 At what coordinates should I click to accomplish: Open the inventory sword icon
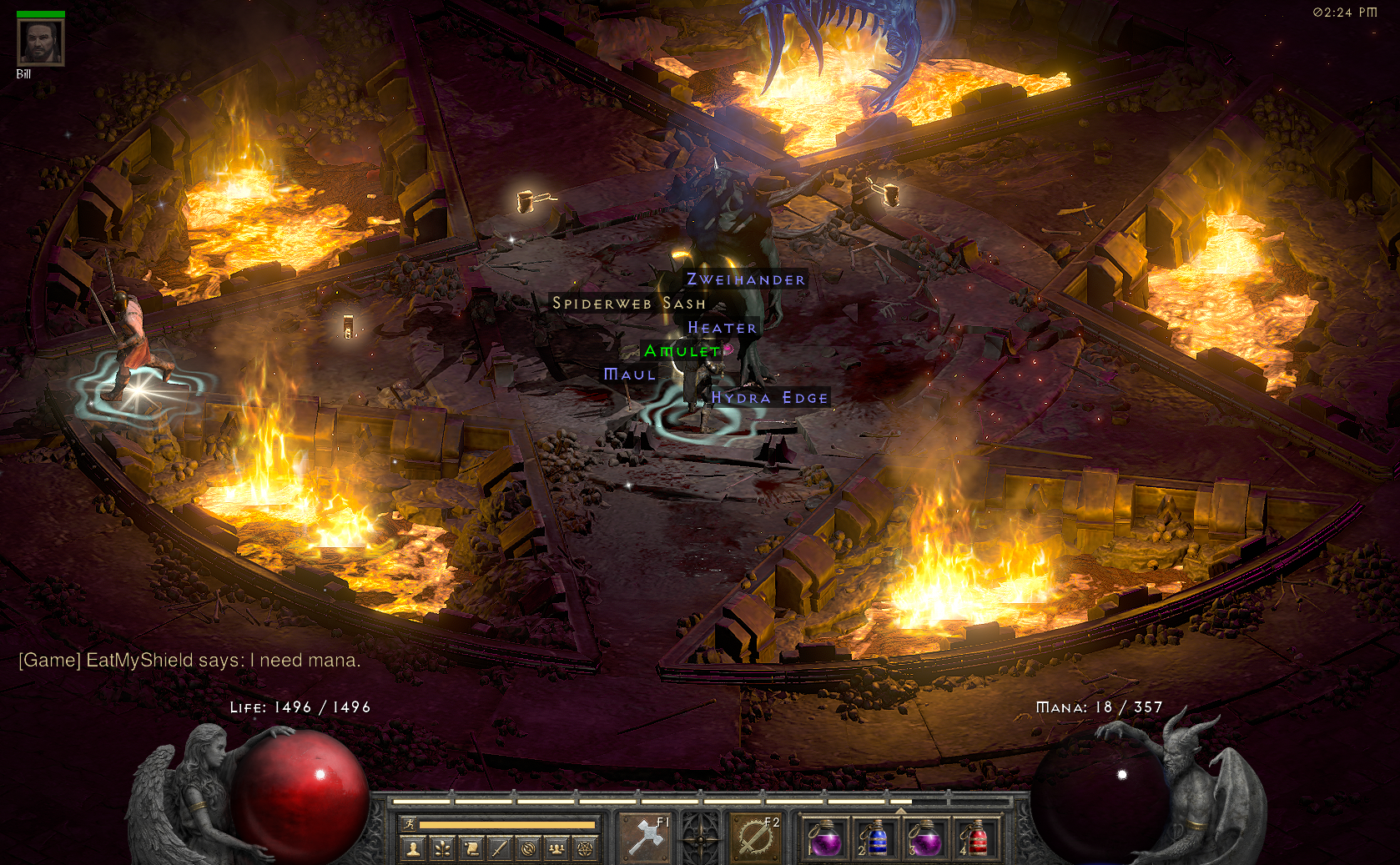499,849
